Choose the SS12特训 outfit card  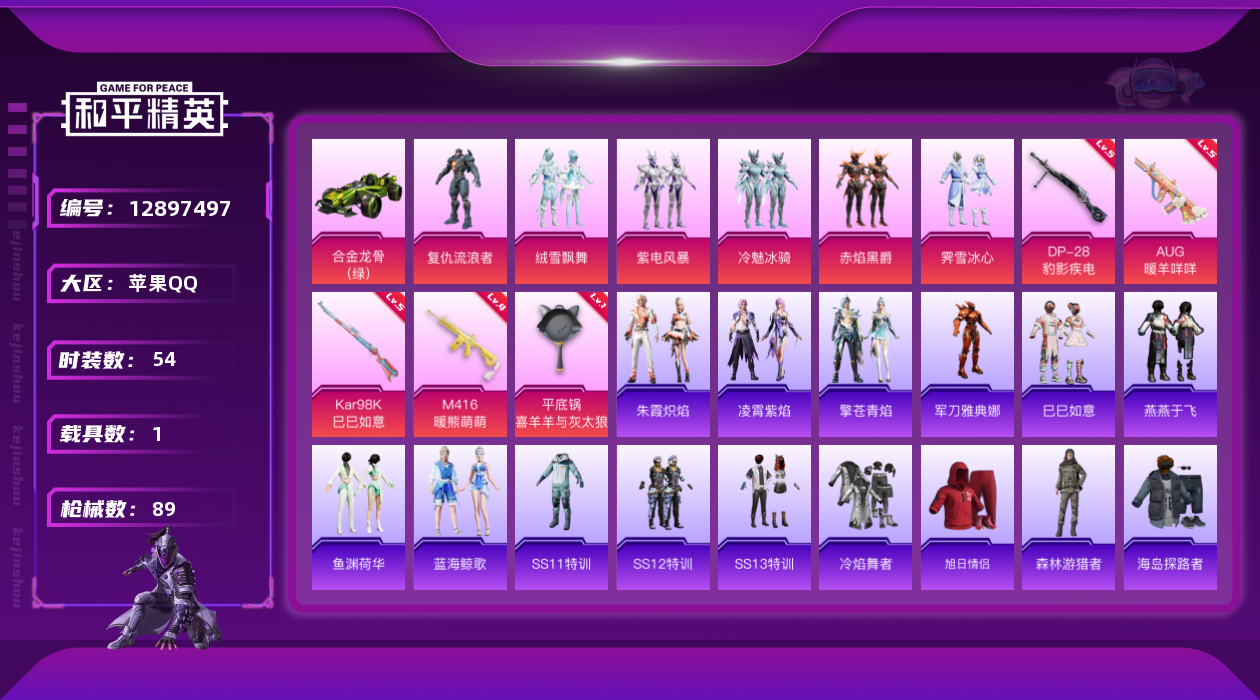coord(663,517)
